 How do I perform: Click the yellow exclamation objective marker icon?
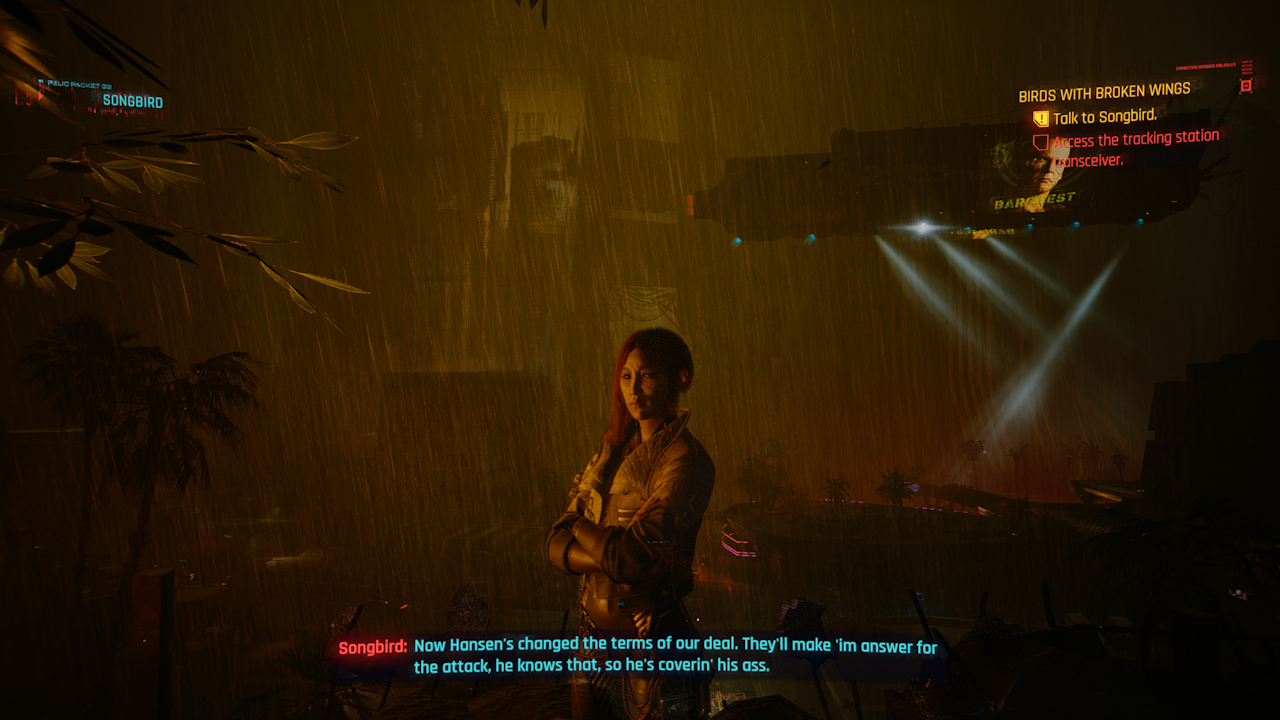[1040, 119]
